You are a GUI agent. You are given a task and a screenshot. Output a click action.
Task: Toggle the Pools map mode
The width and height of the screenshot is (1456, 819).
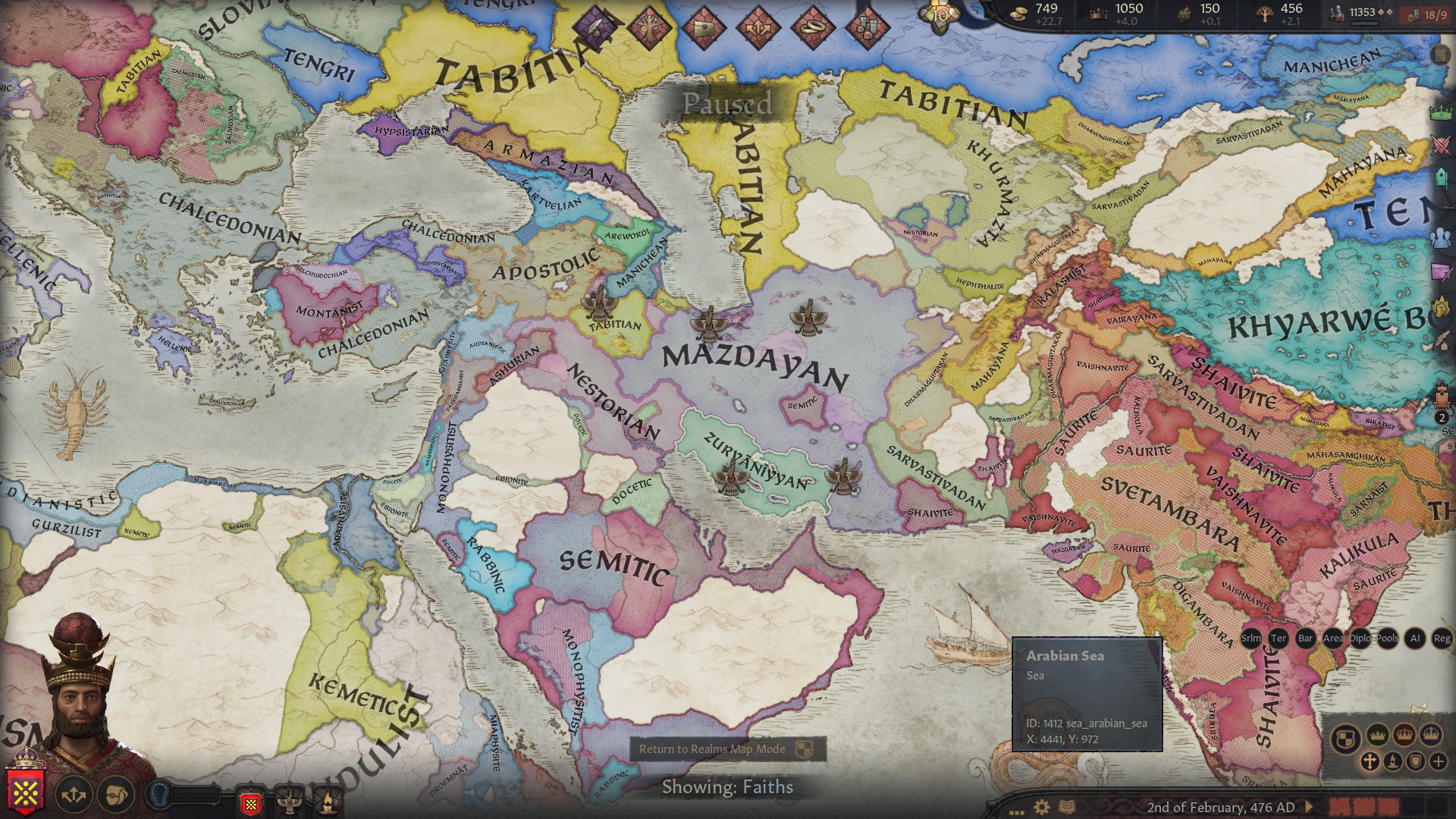(1387, 639)
